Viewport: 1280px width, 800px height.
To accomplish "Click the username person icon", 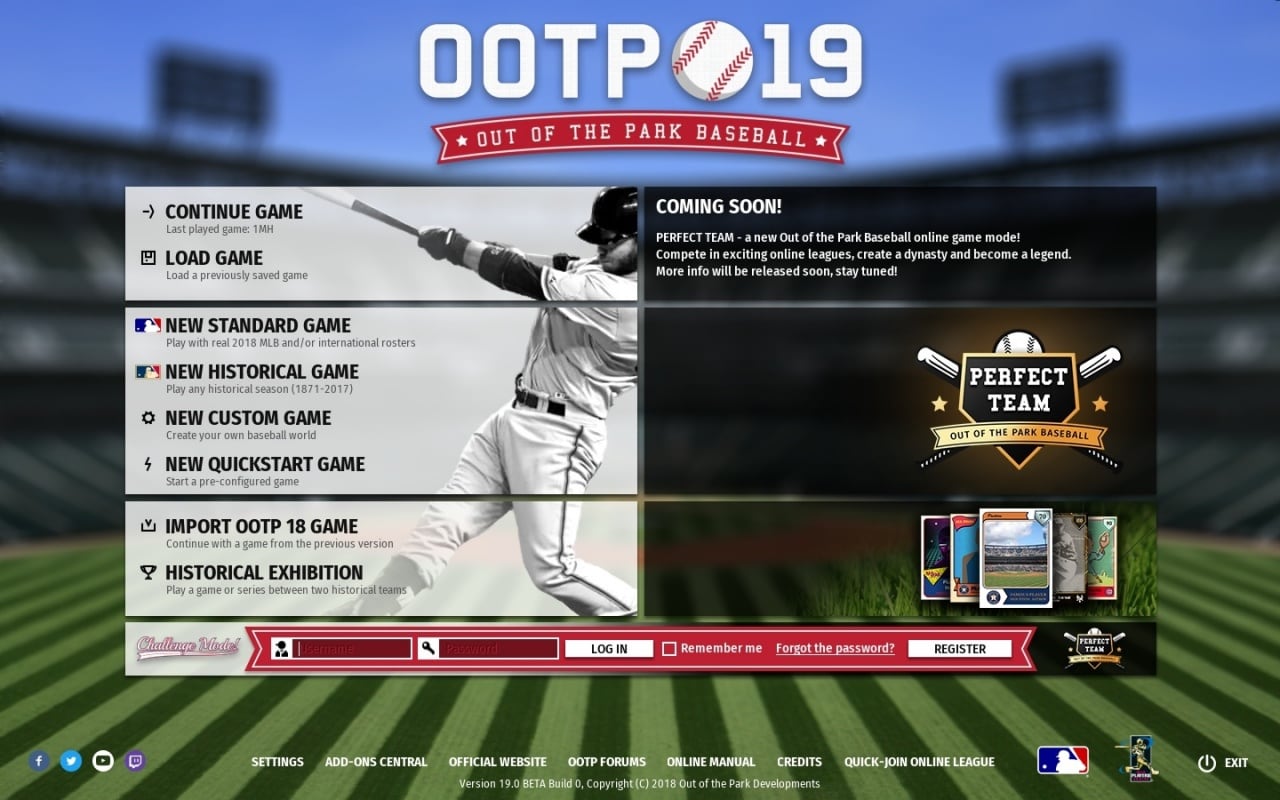I will [x=282, y=648].
